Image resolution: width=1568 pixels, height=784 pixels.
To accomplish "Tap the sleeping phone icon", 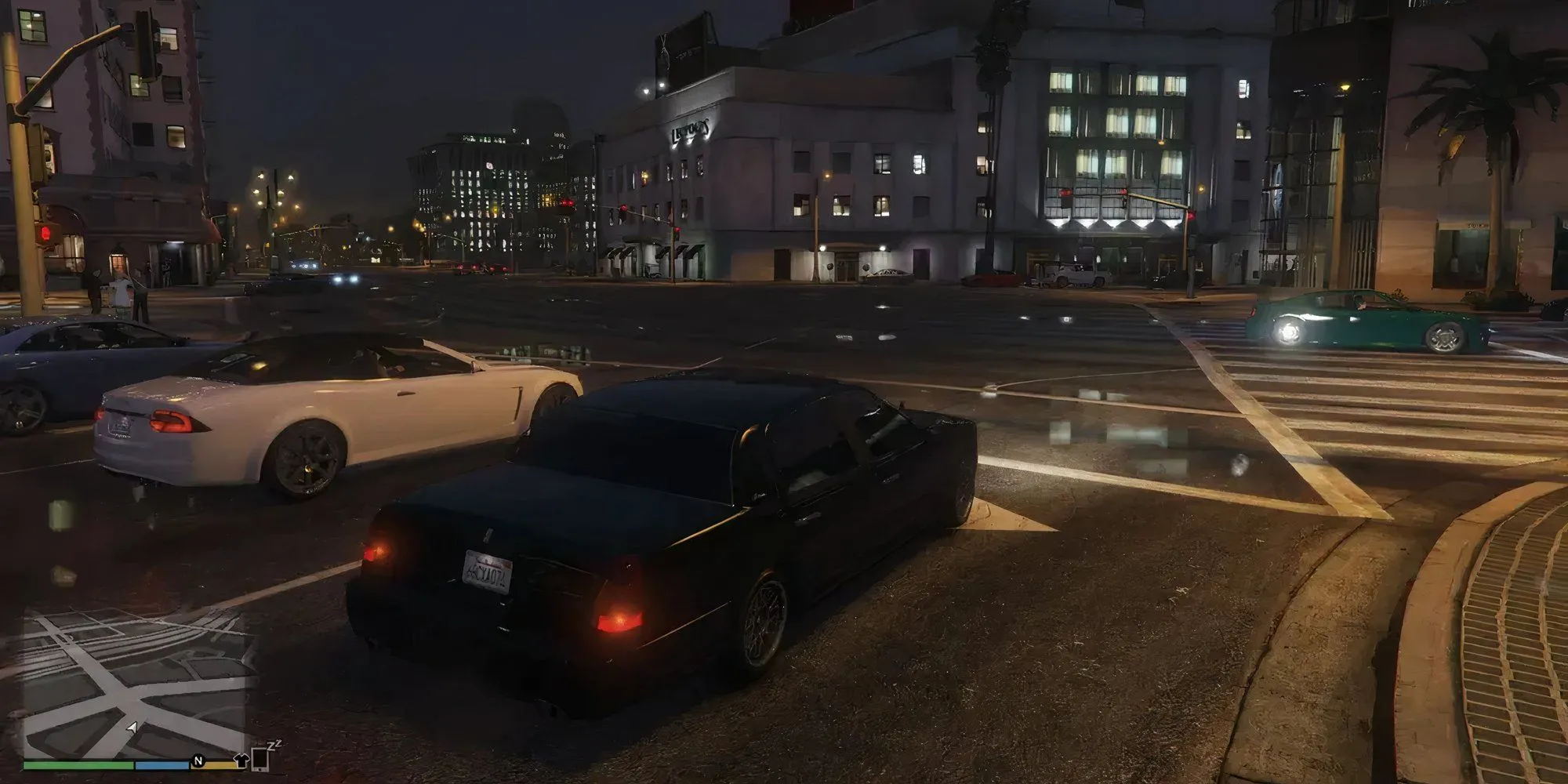I will [x=261, y=757].
